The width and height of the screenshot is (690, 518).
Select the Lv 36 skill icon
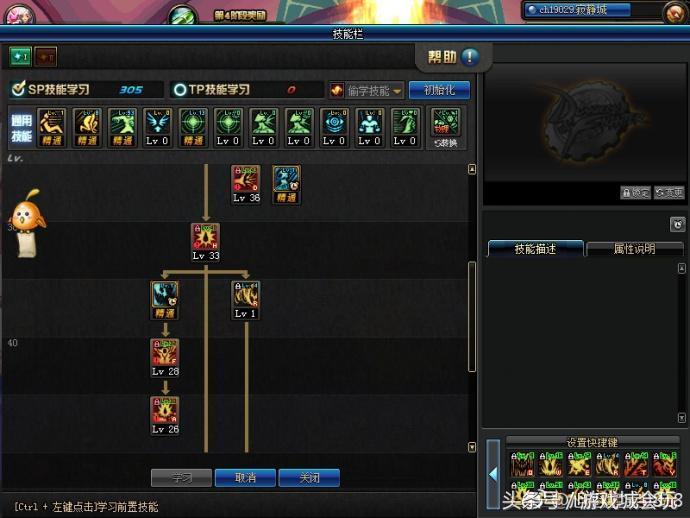pyautogui.click(x=246, y=179)
